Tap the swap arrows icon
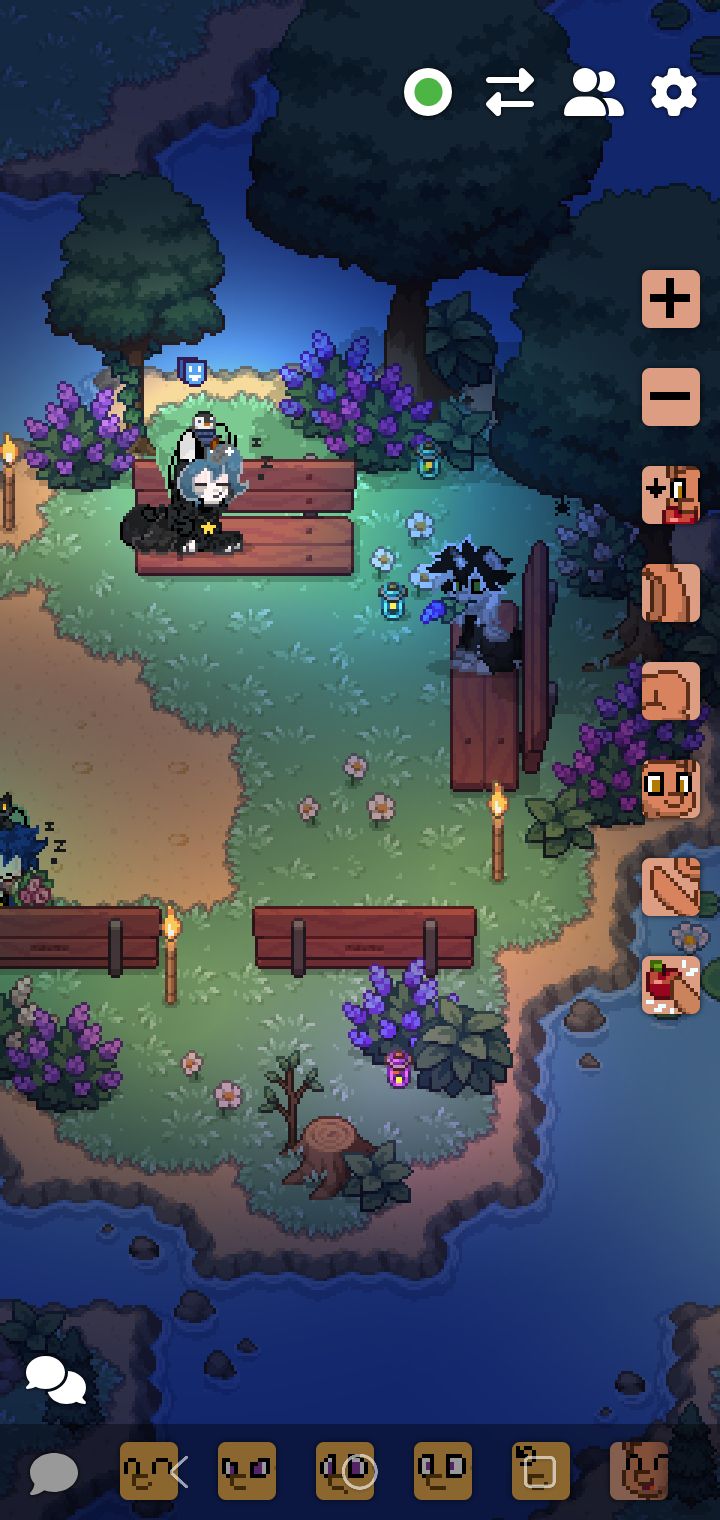720x1520 pixels. click(510, 93)
